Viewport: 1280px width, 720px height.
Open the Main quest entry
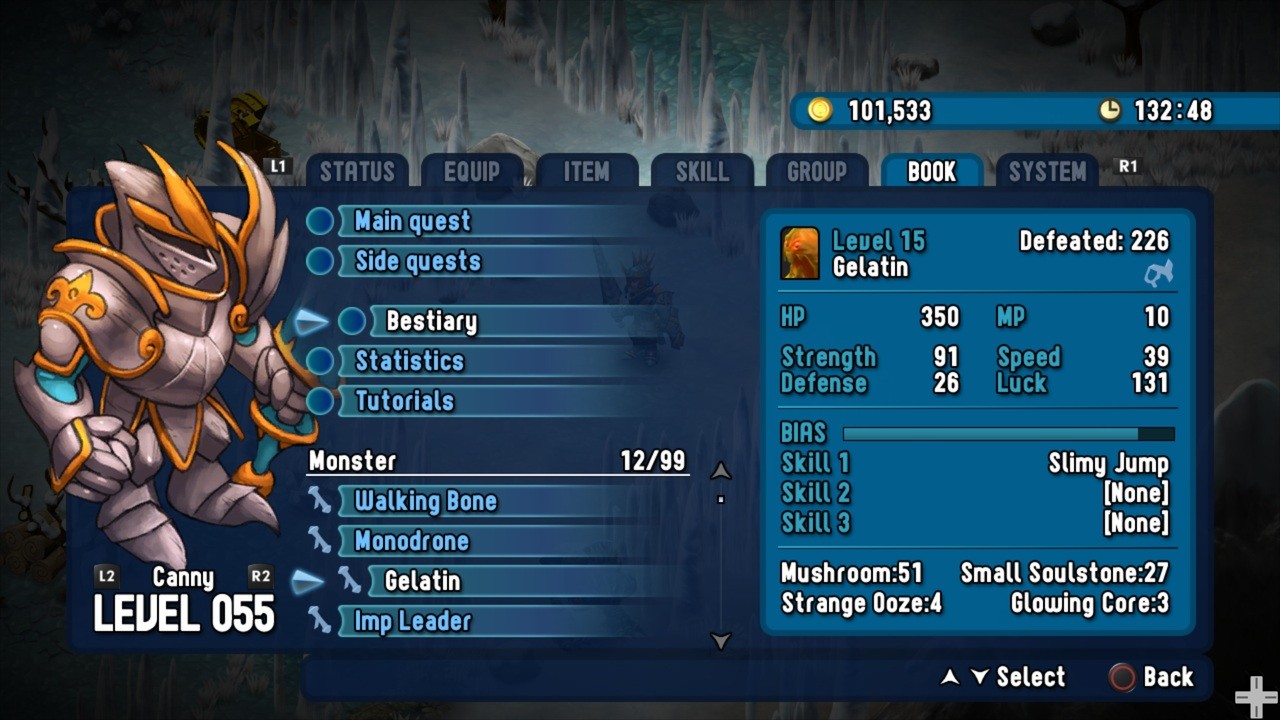coord(412,221)
